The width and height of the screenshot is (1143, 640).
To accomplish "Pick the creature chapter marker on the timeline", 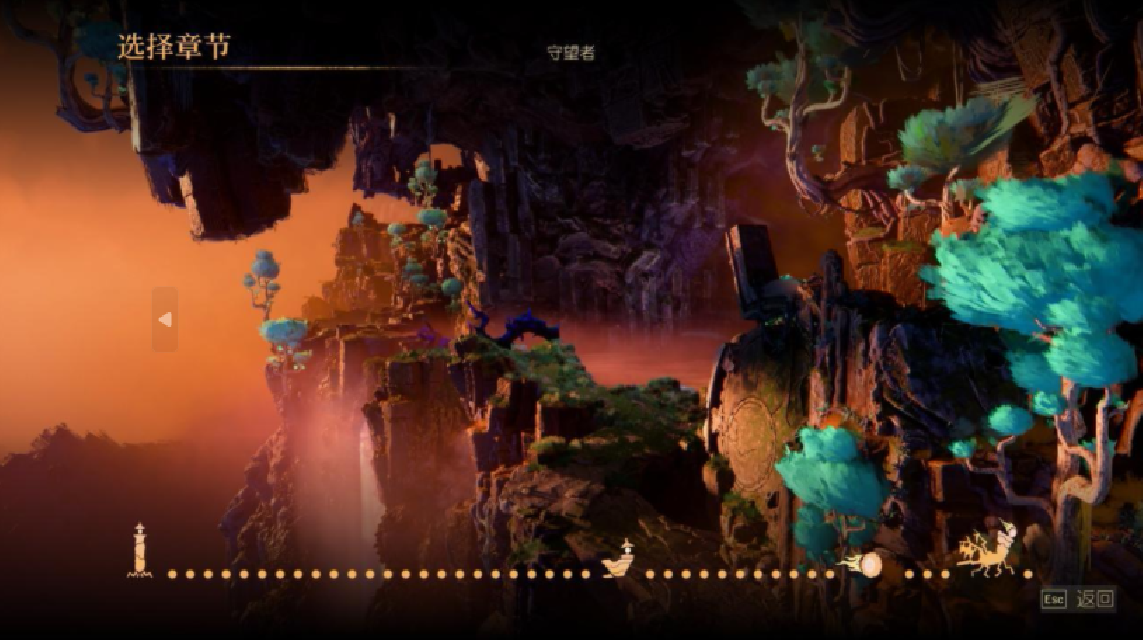I will click(x=987, y=551).
